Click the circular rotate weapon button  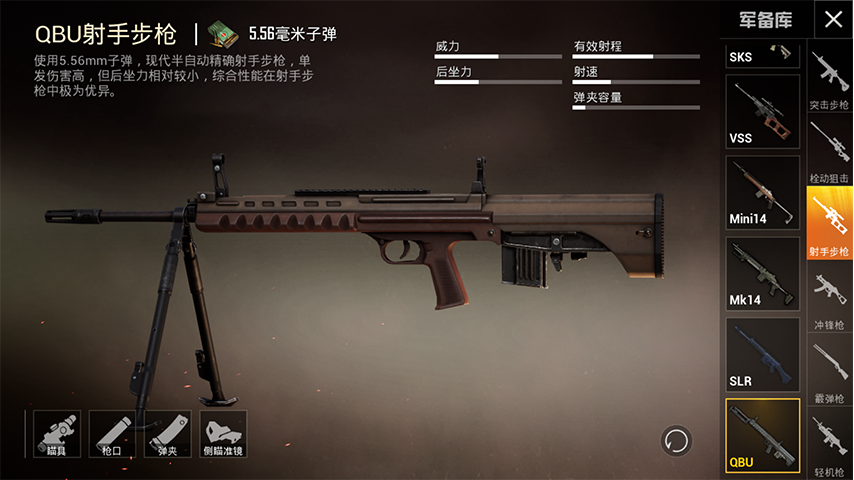pyautogui.click(x=676, y=440)
